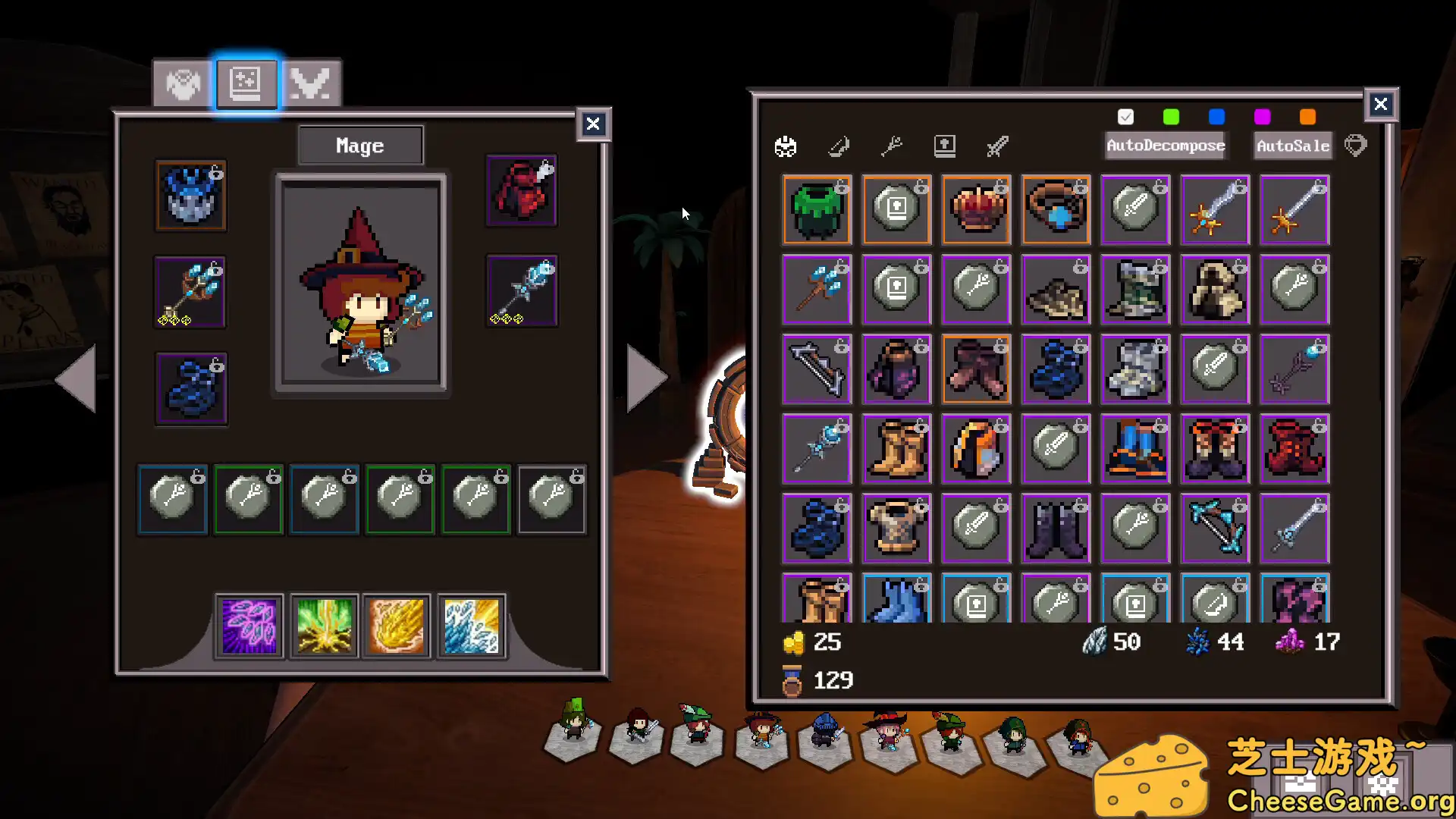
Task: Click the heart icon next to AutoSale
Action: click(1357, 145)
